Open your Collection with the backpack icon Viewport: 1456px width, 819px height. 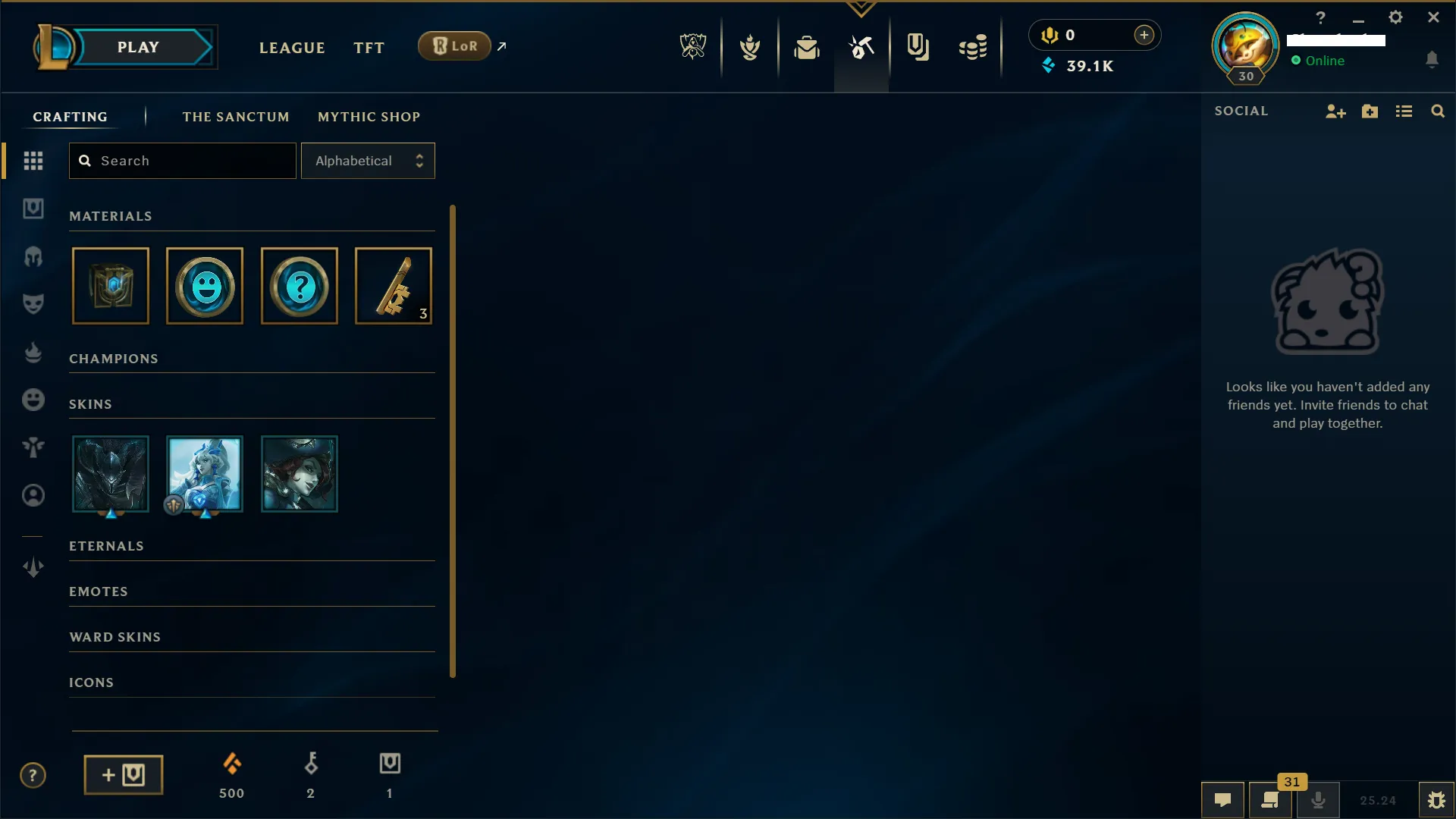tap(807, 46)
